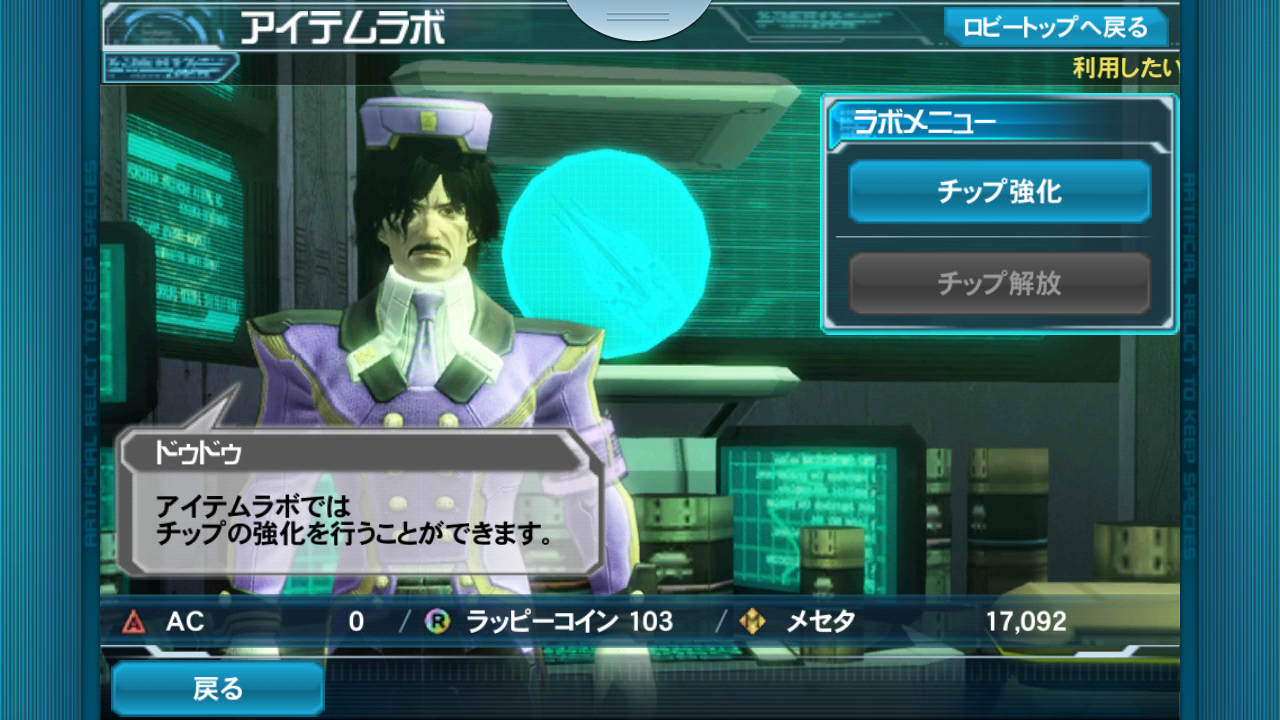Return to lobby via ロビートップへ戻る
This screenshot has height=720, width=1280.
[x=1055, y=27]
